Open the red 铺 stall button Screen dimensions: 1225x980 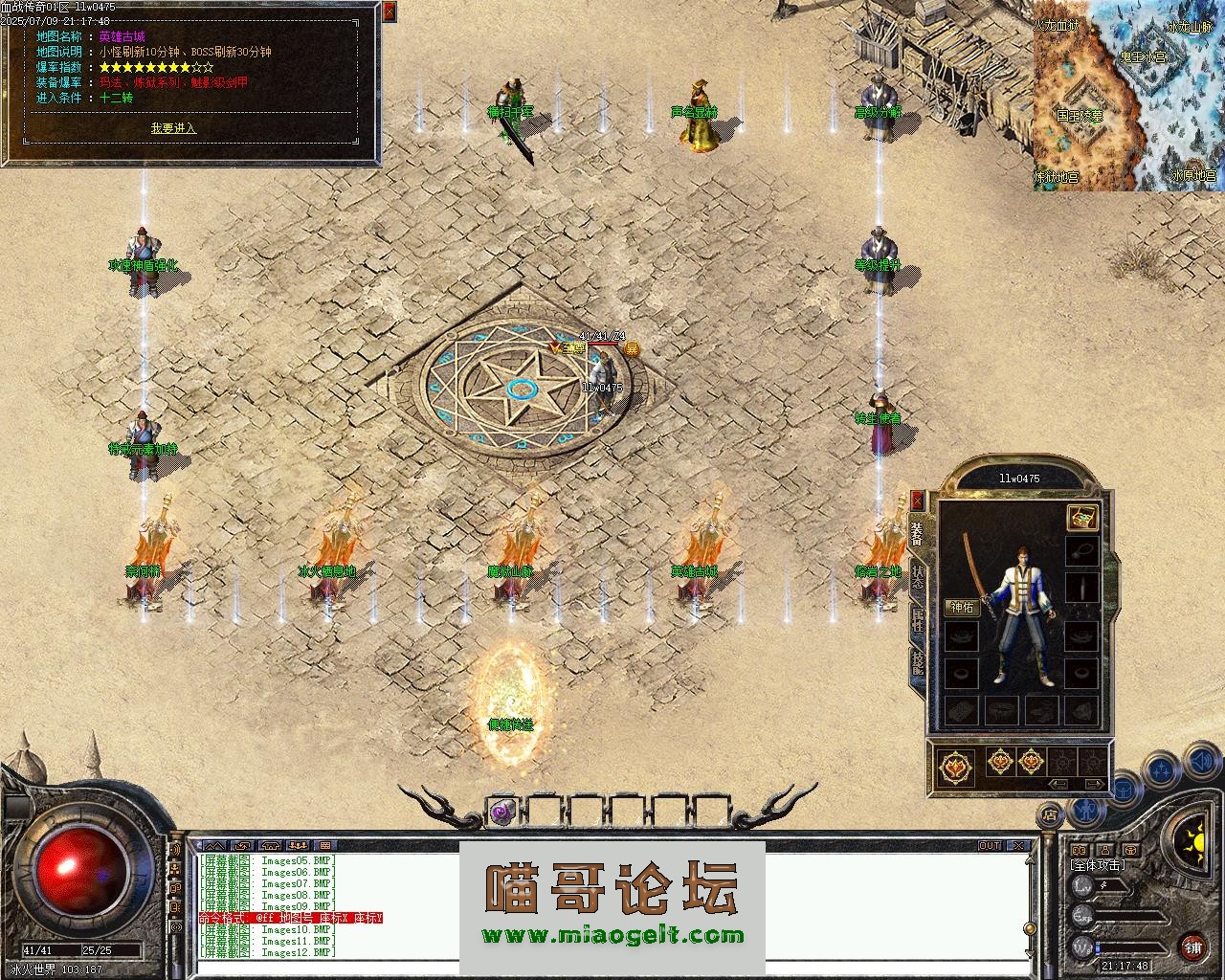coord(1192,947)
